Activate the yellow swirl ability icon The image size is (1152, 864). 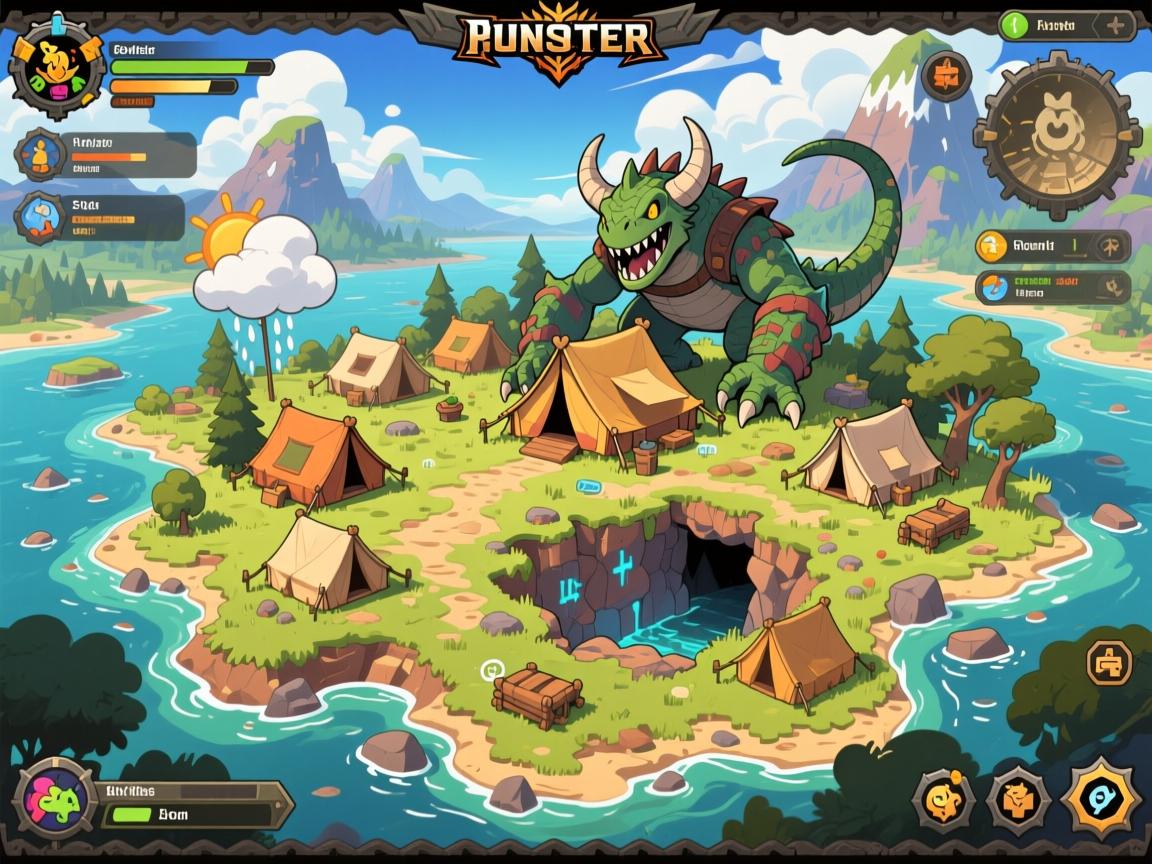(x=945, y=799)
